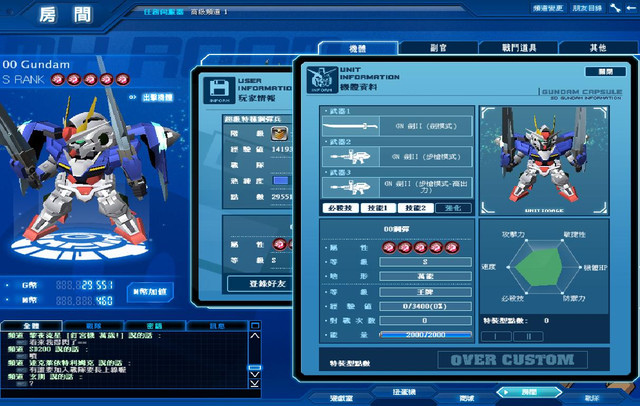Switch to the 其他 tab

[597, 48]
